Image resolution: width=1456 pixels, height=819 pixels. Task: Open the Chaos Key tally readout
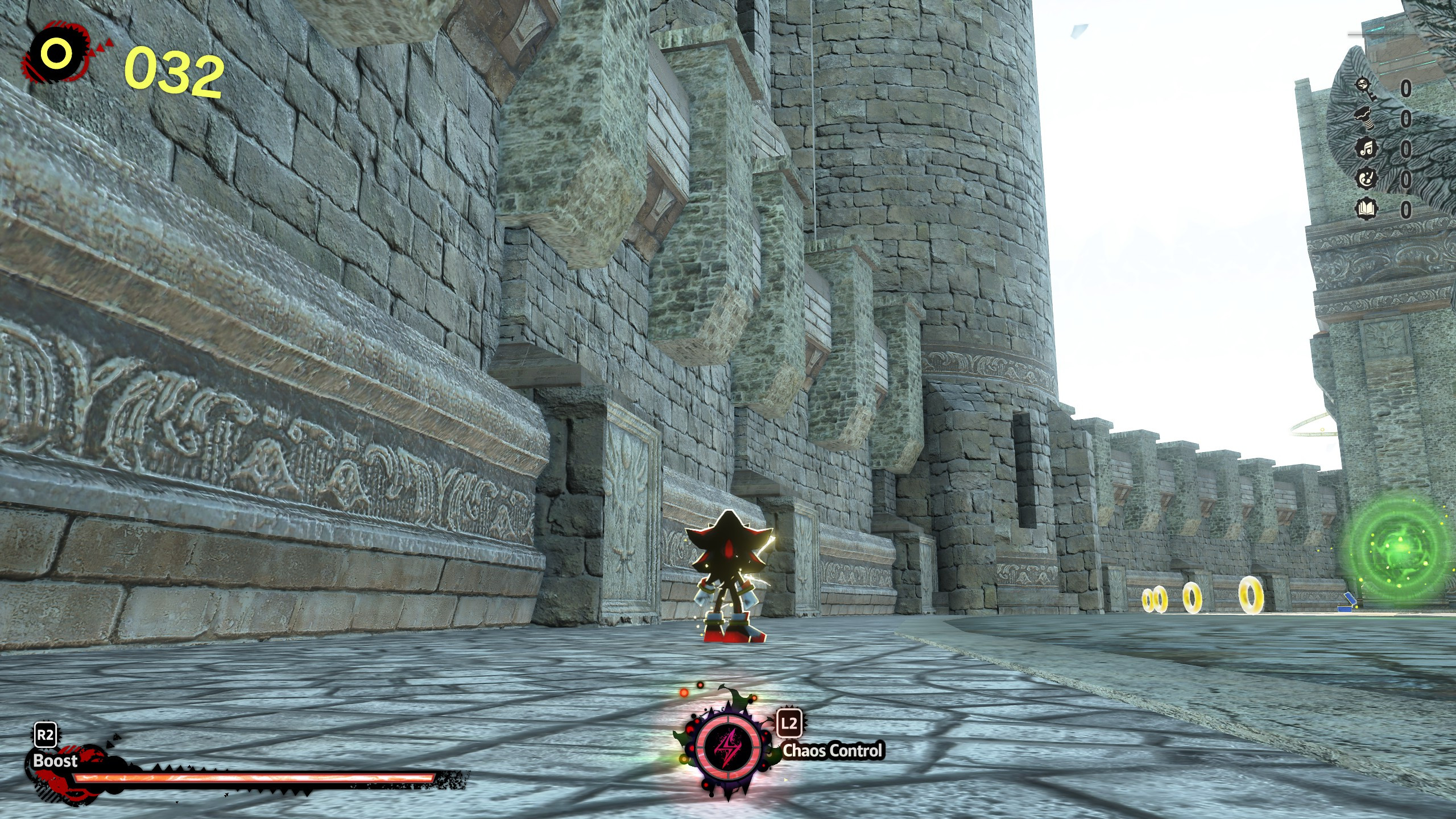click(x=1407, y=88)
